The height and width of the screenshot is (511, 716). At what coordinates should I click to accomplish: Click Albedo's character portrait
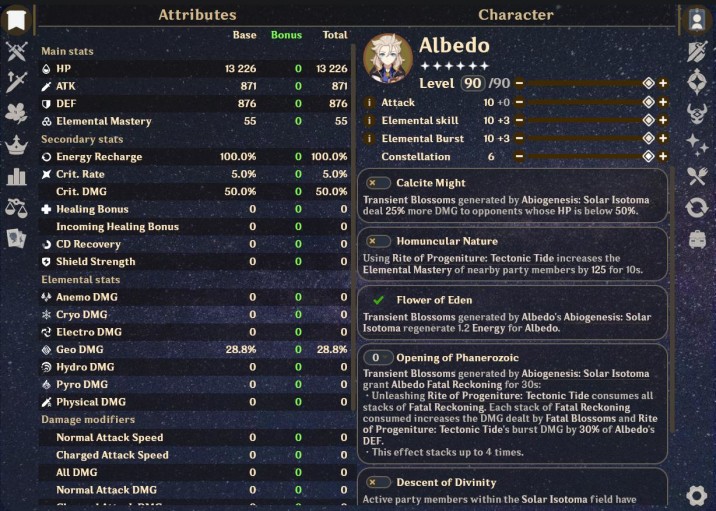387,57
